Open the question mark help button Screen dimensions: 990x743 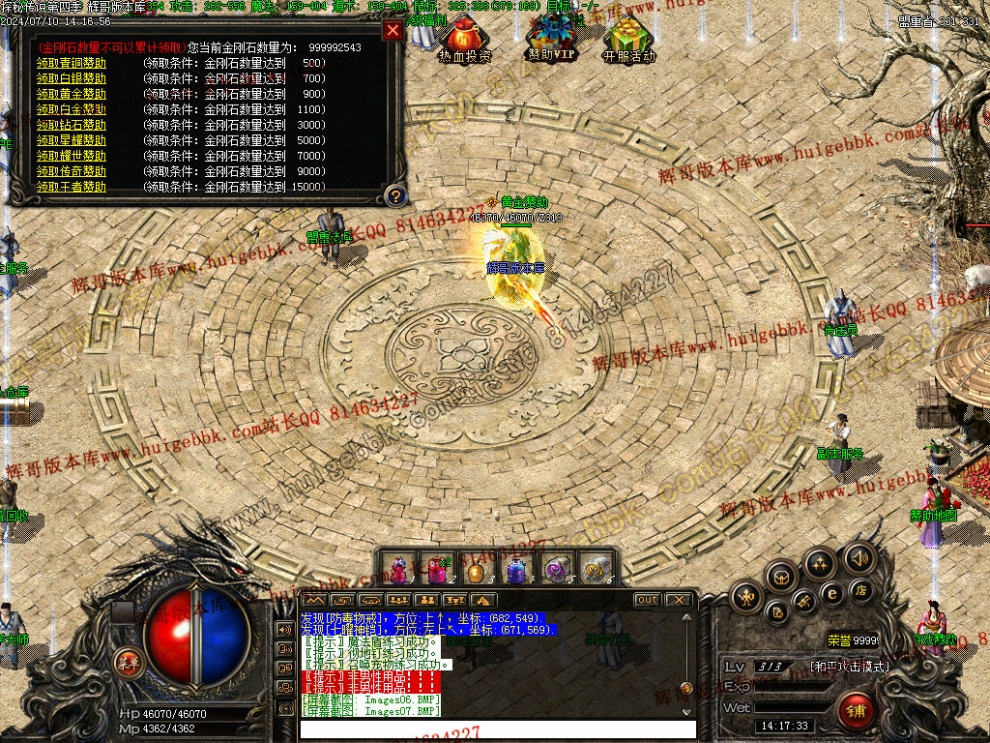pos(396,195)
